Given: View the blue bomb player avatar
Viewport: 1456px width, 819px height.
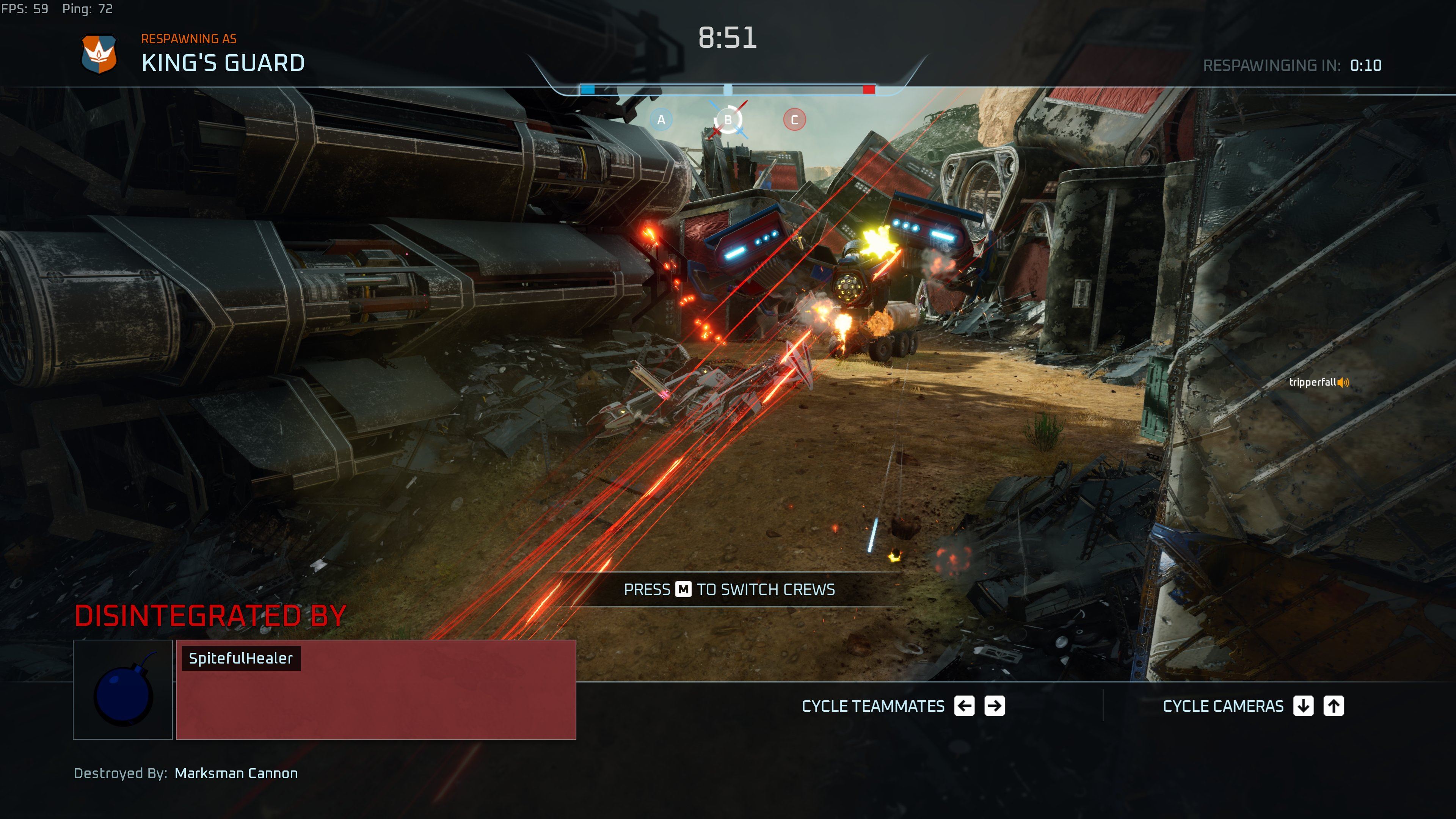Looking at the screenshot, I should click(122, 690).
